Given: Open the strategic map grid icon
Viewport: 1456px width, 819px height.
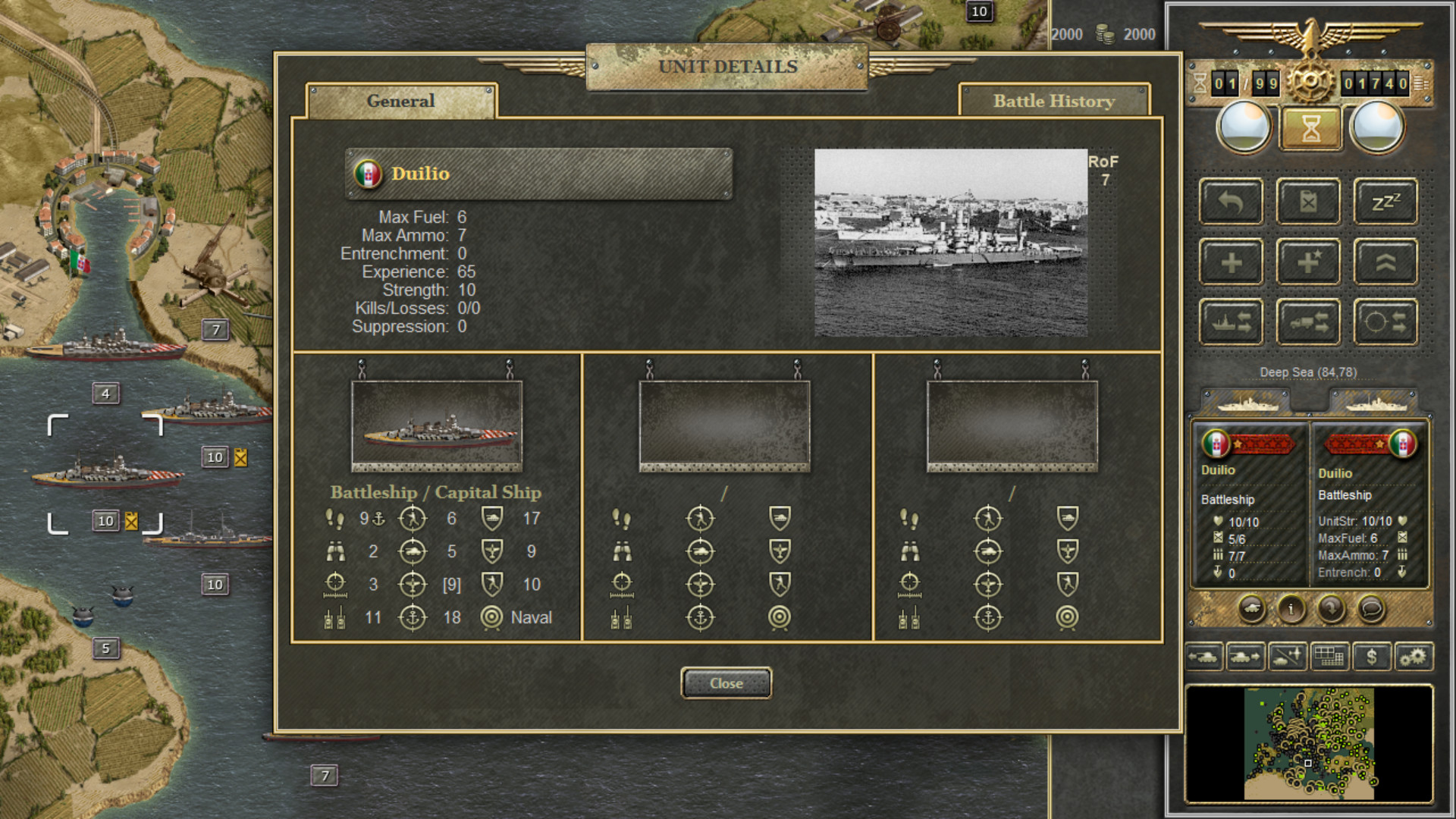Looking at the screenshot, I should click(1331, 657).
